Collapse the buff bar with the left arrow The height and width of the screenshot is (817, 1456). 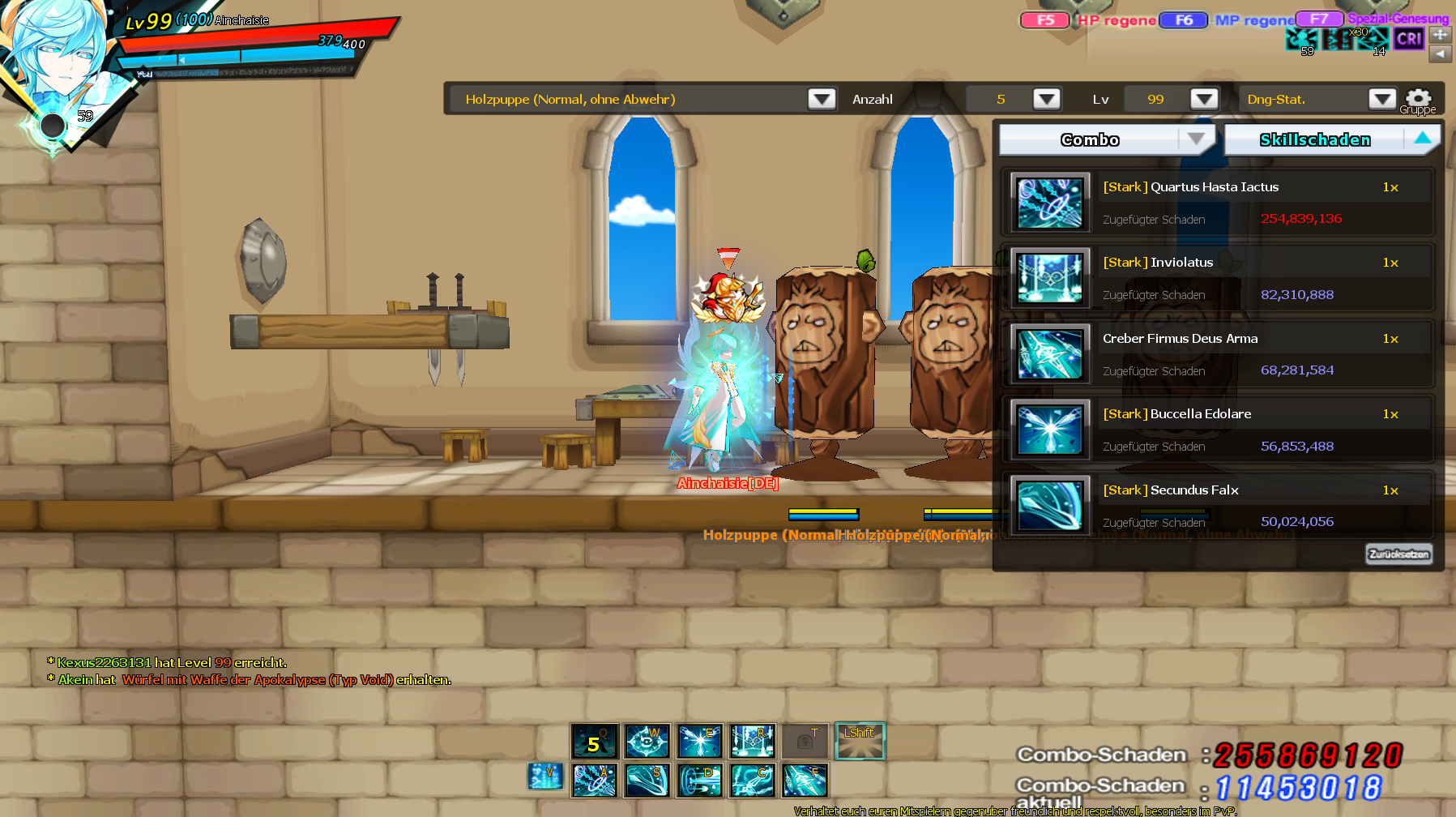tap(1440, 53)
